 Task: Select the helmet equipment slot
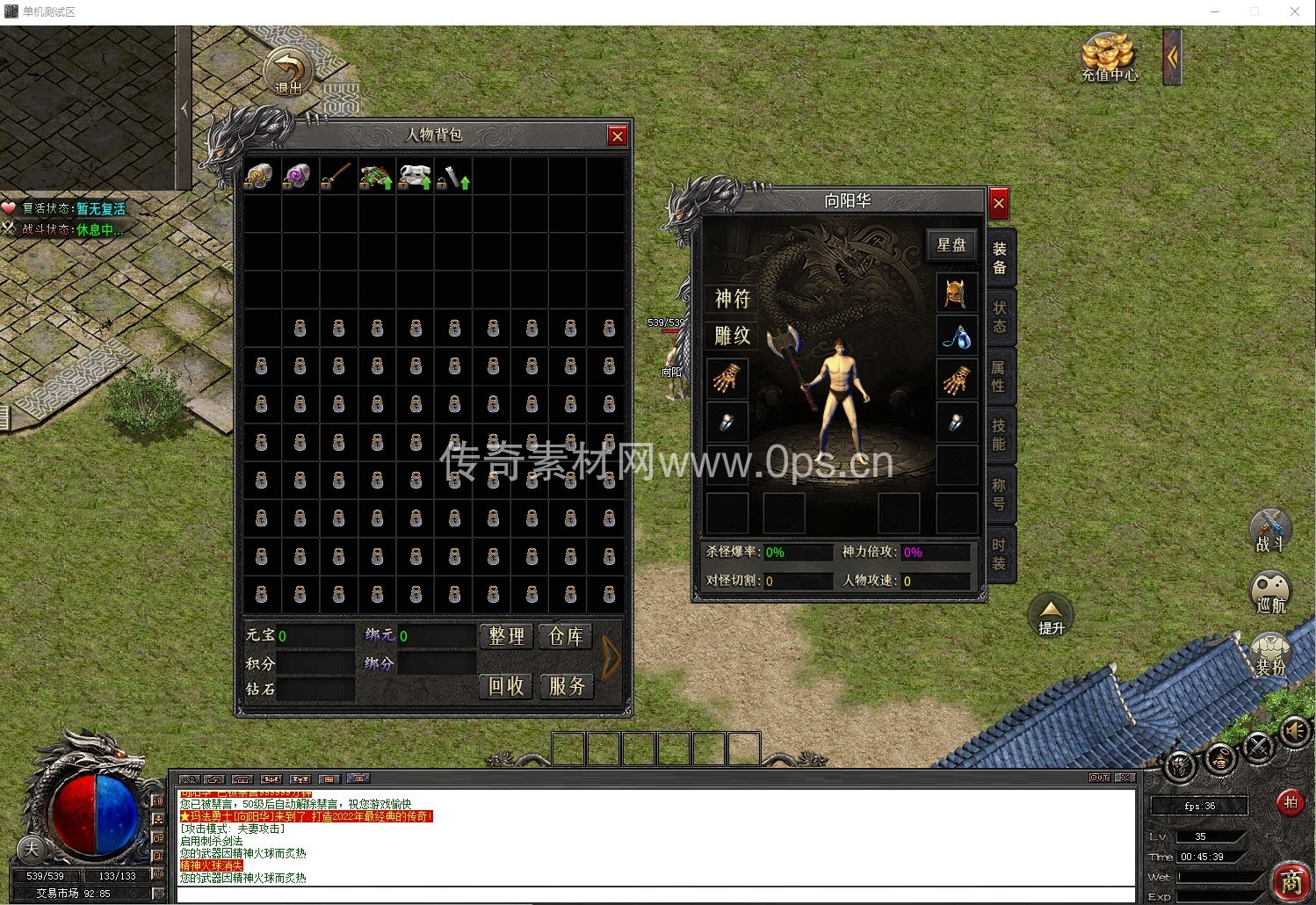(956, 293)
